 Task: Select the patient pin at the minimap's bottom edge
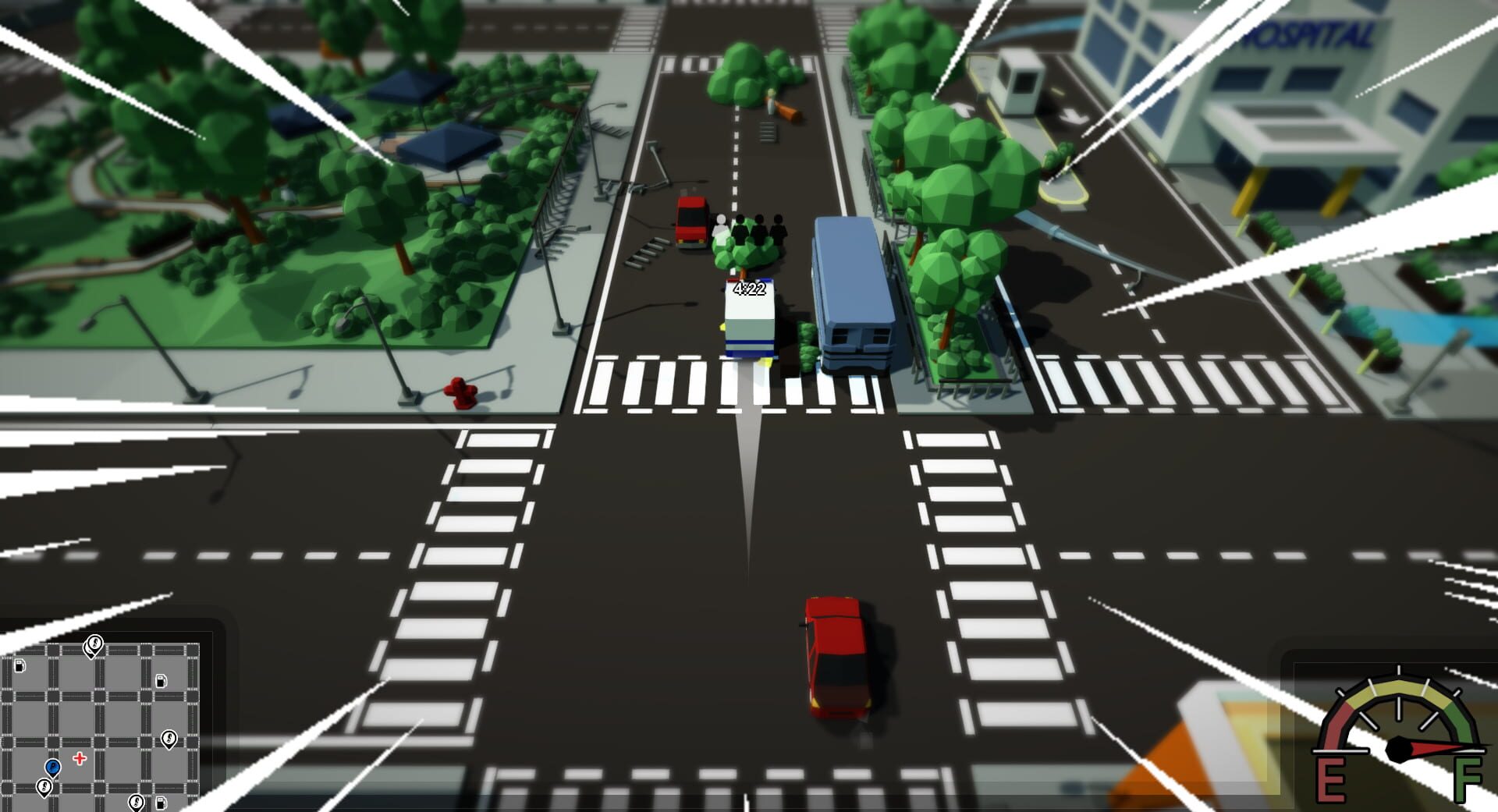pyautogui.click(x=137, y=802)
